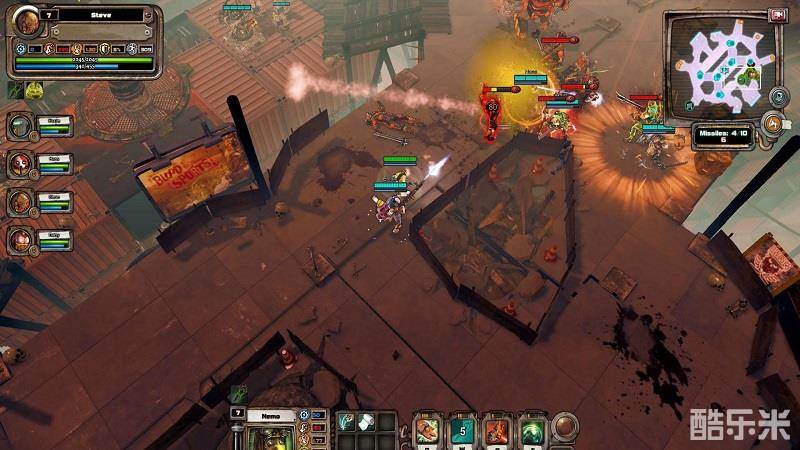
Task: Select the fourth teammate portrait in party list
Action: coord(20,240)
